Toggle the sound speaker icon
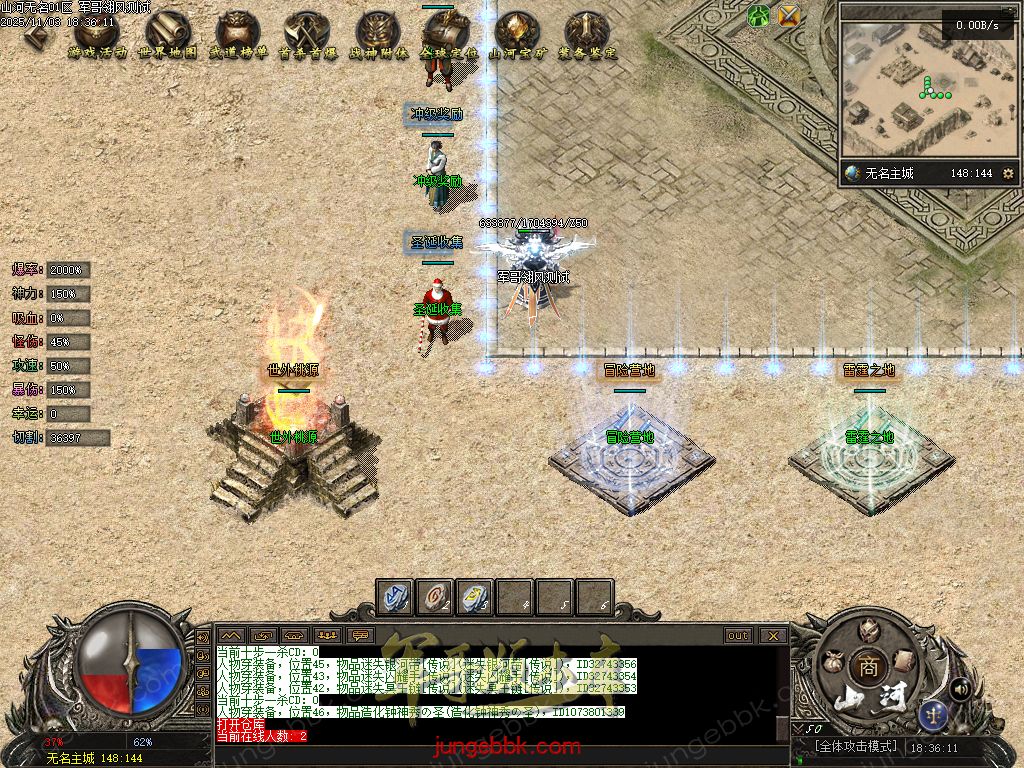Screen dimensions: 1024x768 pyautogui.click(x=961, y=688)
